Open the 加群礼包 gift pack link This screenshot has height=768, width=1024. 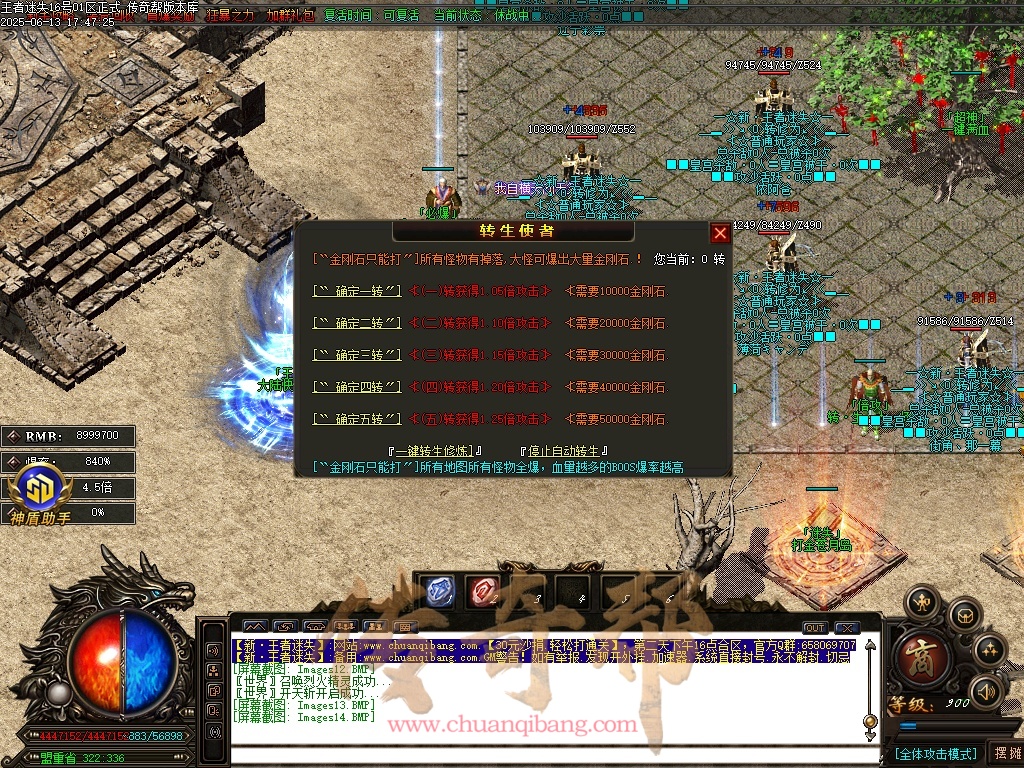click(x=290, y=16)
